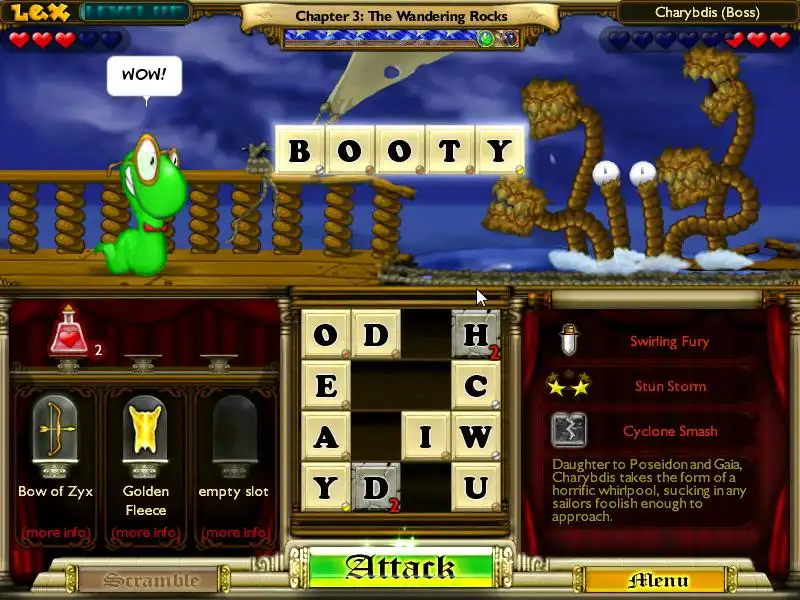Pick the A tile in the letter grid
This screenshot has height=600, width=800.
[x=326, y=437]
